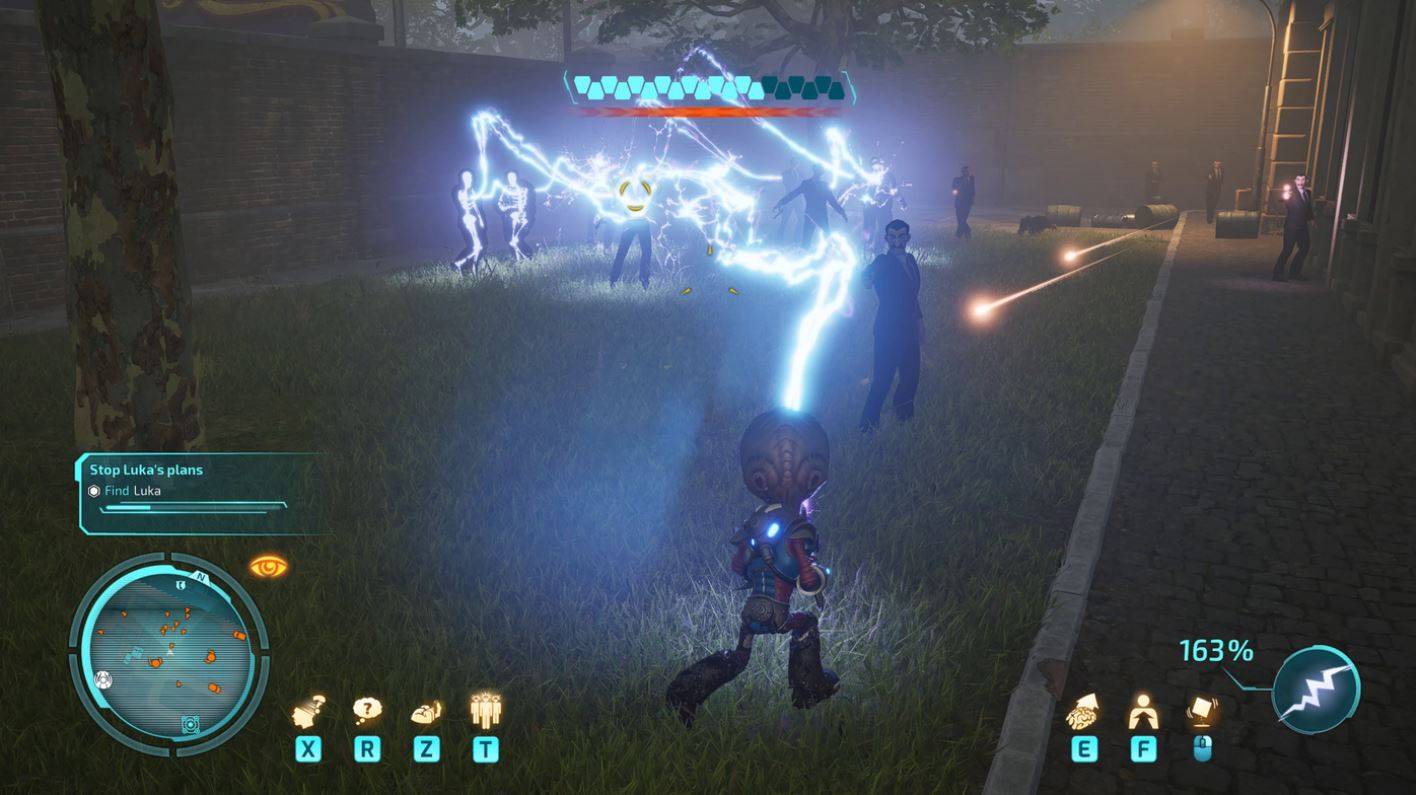Open the circular minimap
The height and width of the screenshot is (795, 1416).
[168, 653]
